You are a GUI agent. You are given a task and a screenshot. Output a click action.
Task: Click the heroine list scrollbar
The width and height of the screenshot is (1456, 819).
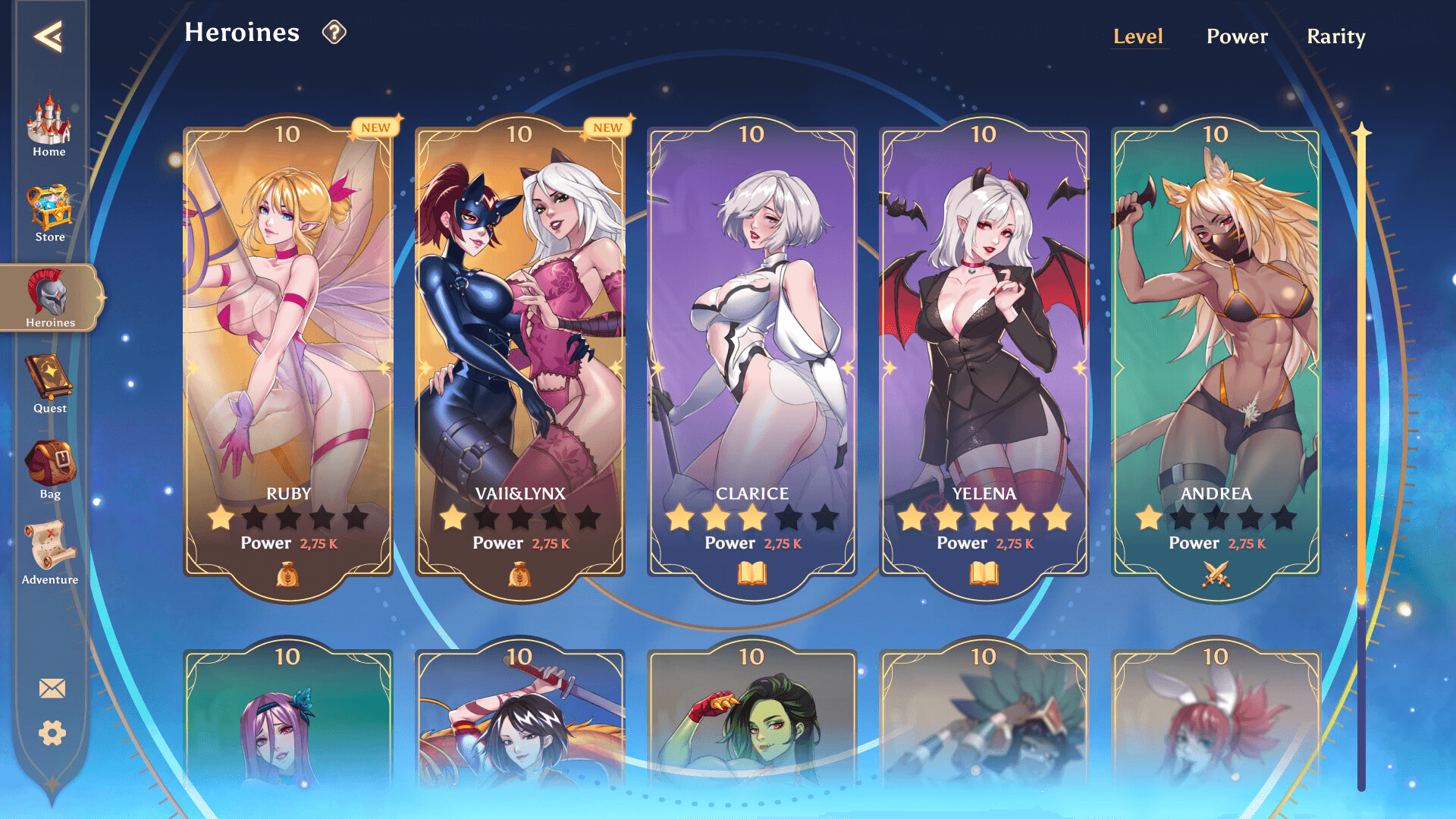point(1361,455)
